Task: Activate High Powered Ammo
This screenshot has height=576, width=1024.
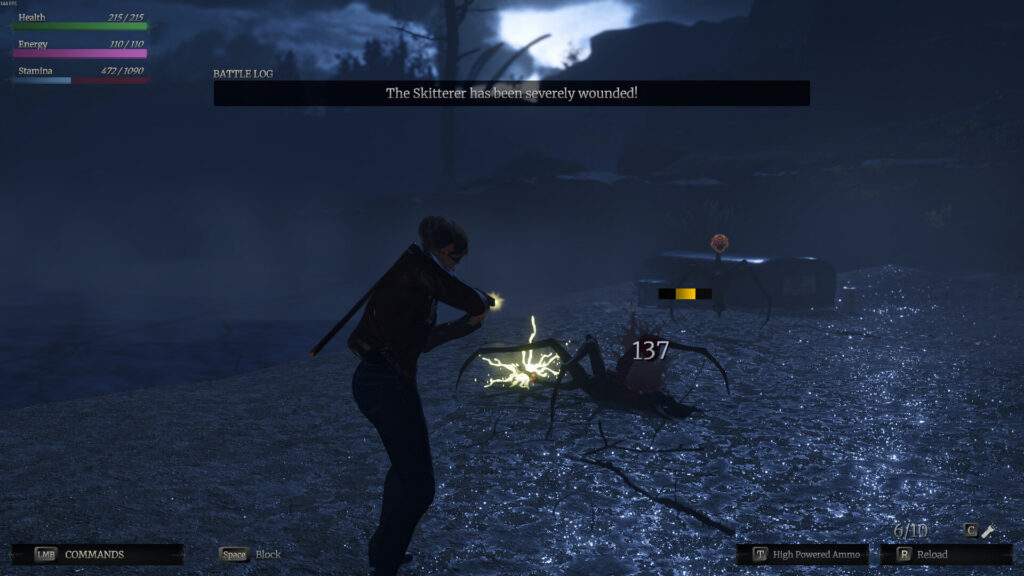Action: point(802,554)
